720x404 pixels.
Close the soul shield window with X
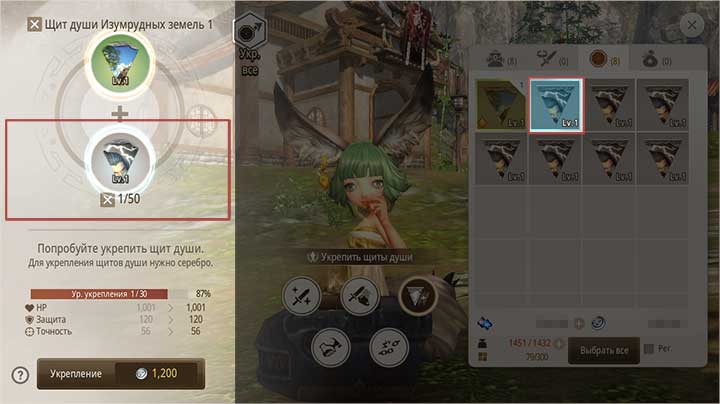(690, 26)
